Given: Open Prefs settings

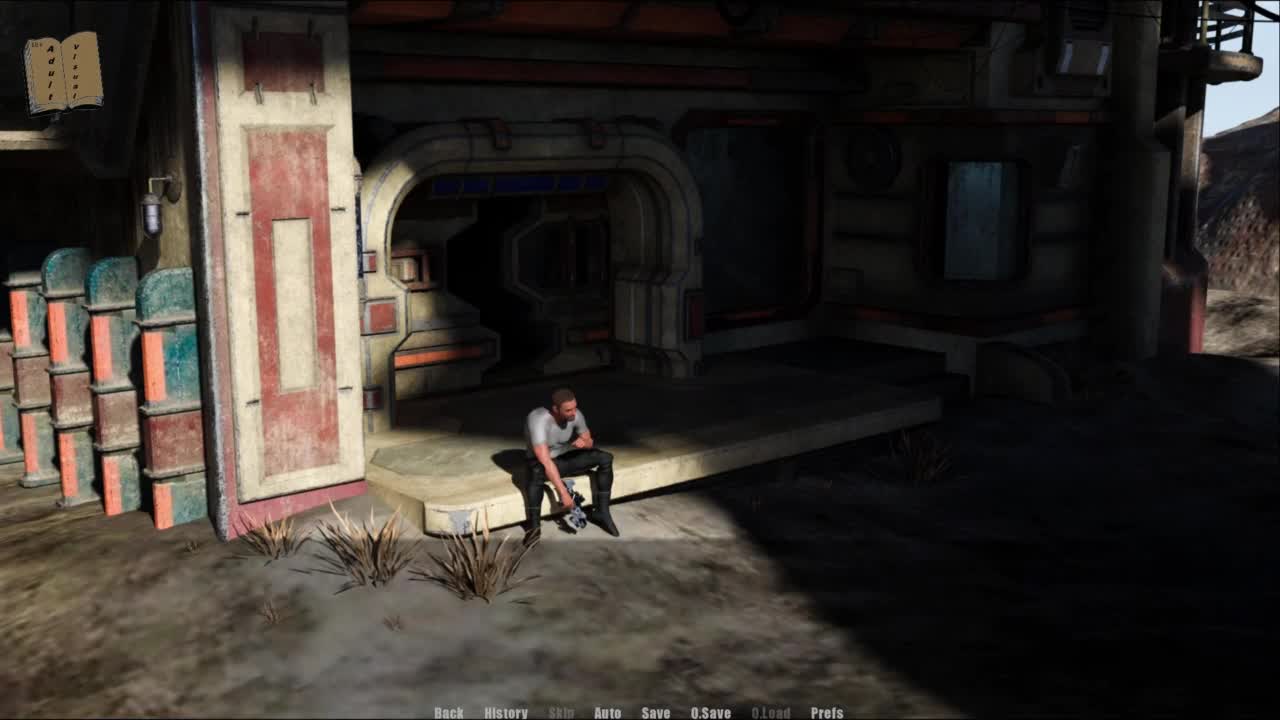Looking at the screenshot, I should click(x=827, y=713).
